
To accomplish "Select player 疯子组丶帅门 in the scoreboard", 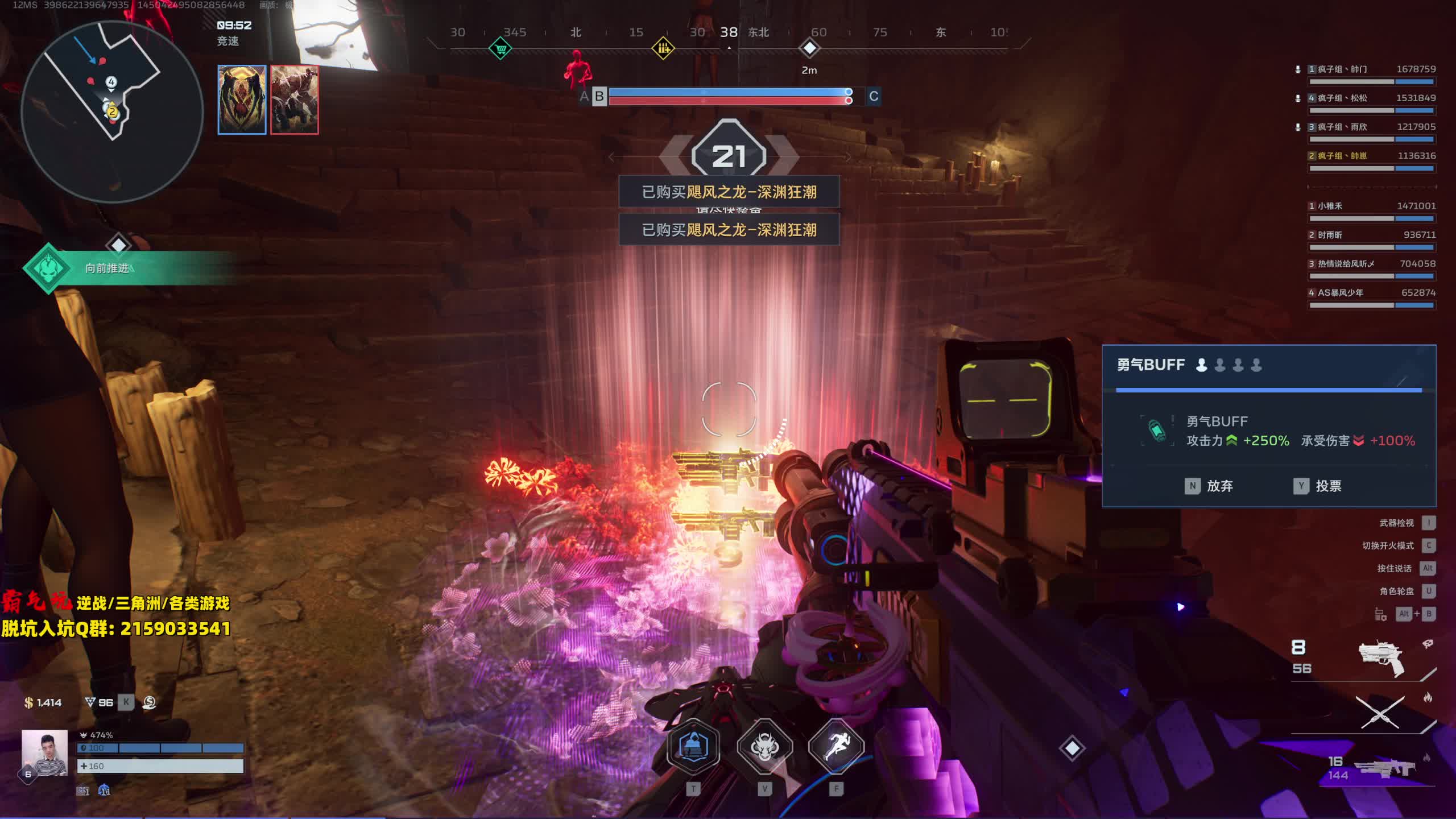I will click(x=1342, y=69).
